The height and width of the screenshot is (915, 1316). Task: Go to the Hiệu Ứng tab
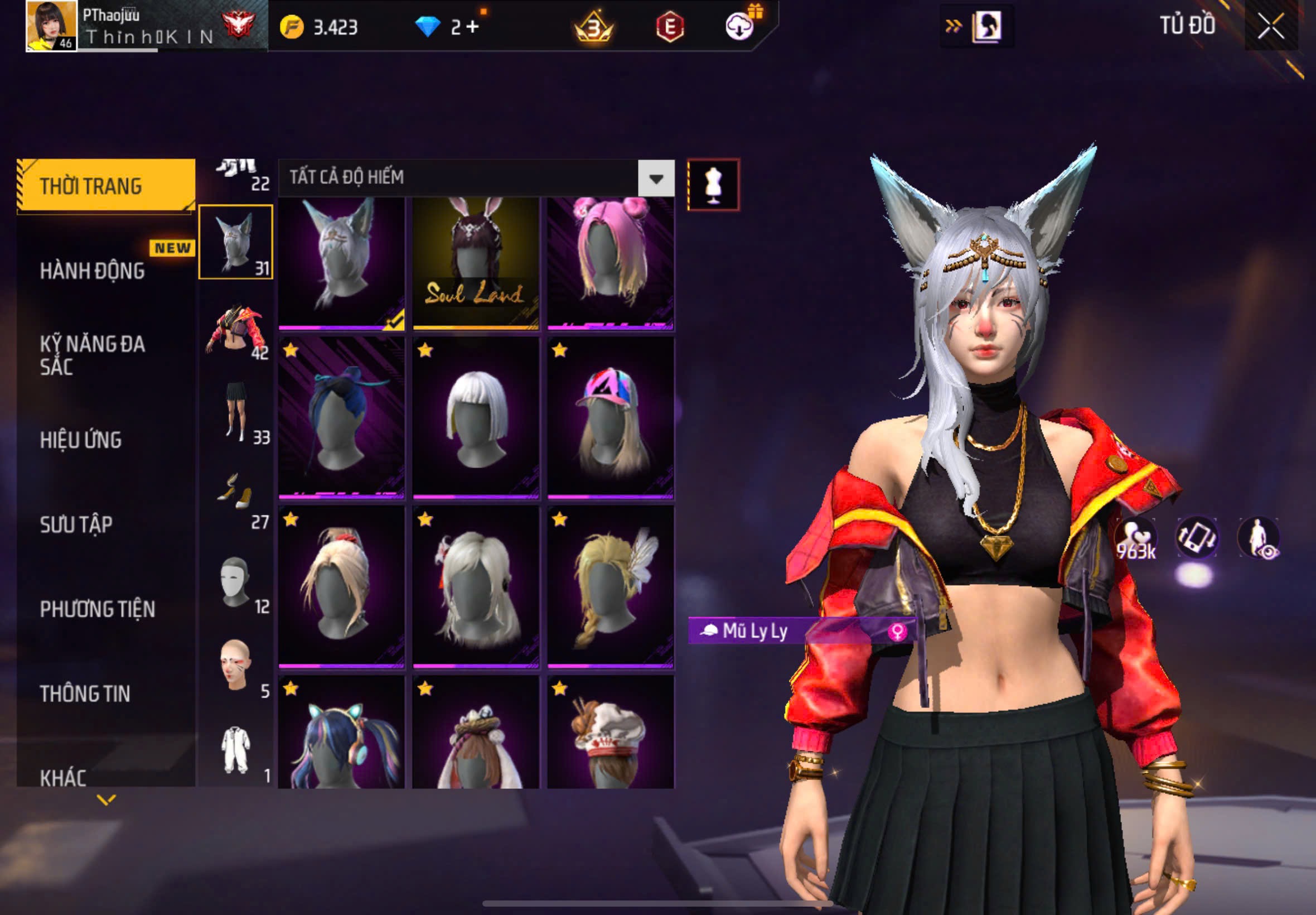[x=81, y=440]
